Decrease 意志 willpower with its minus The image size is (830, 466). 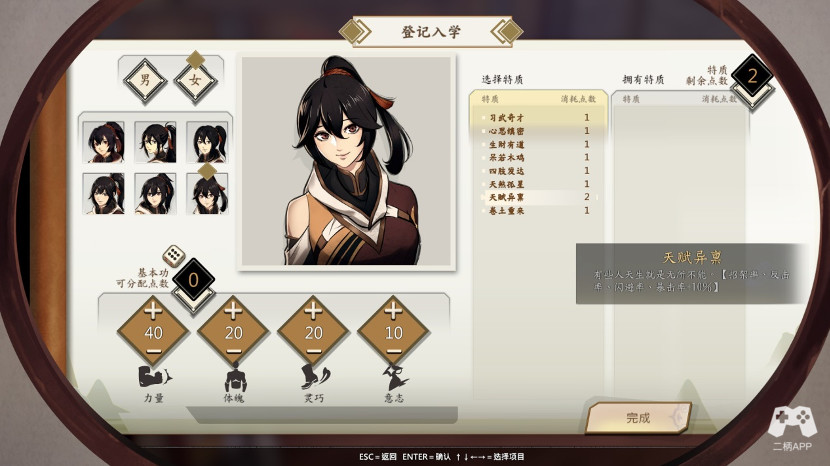click(393, 353)
